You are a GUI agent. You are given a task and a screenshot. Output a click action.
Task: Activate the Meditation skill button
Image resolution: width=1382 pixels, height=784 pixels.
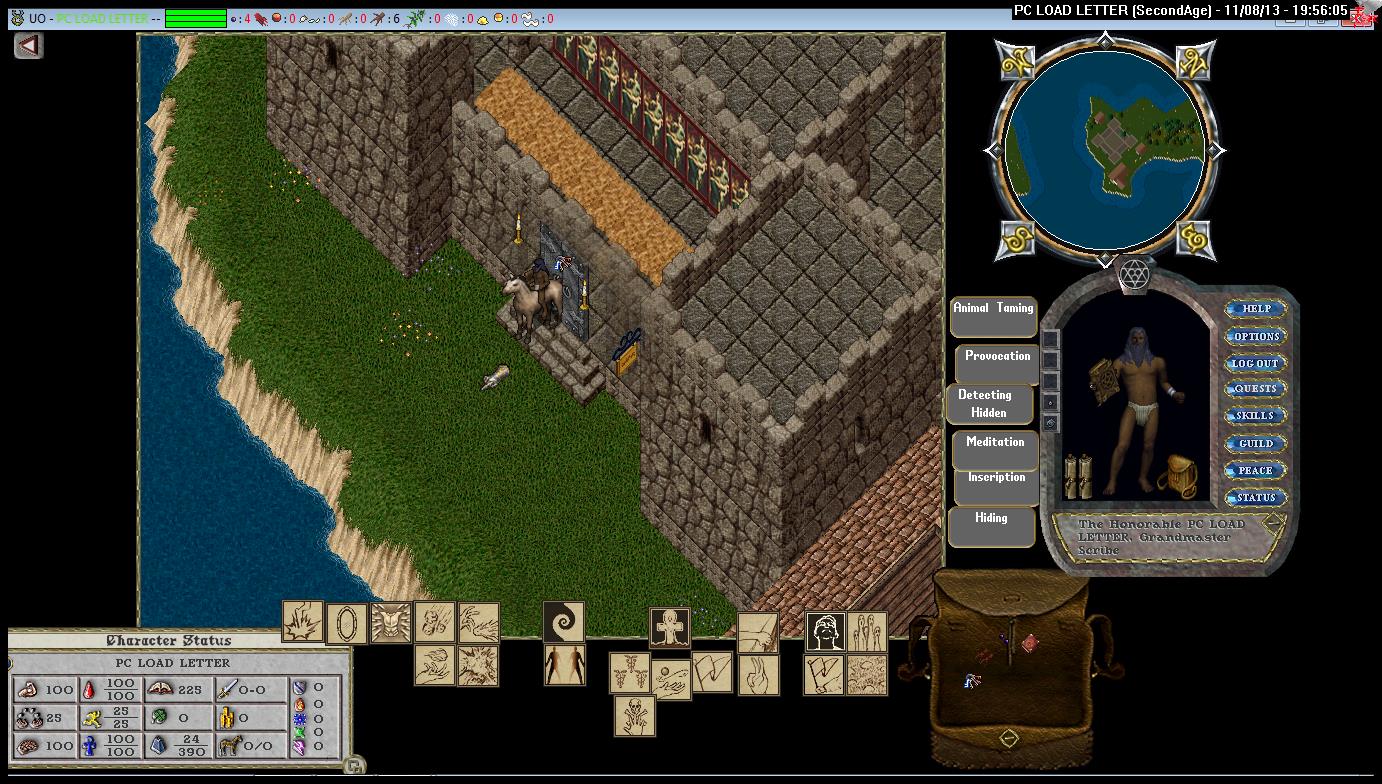click(995, 449)
